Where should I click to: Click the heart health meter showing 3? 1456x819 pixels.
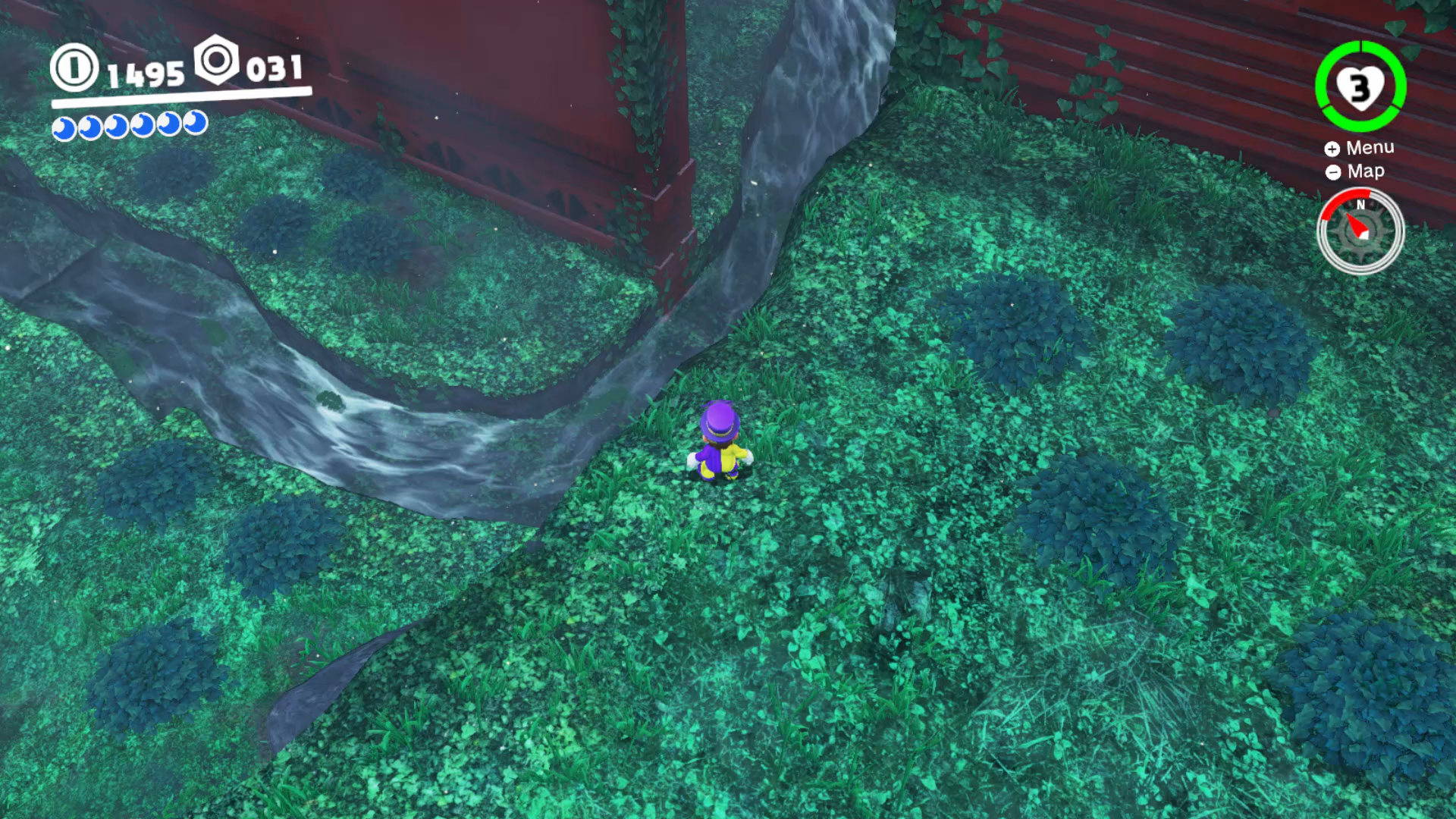pyautogui.click(x=1359, y=88)
